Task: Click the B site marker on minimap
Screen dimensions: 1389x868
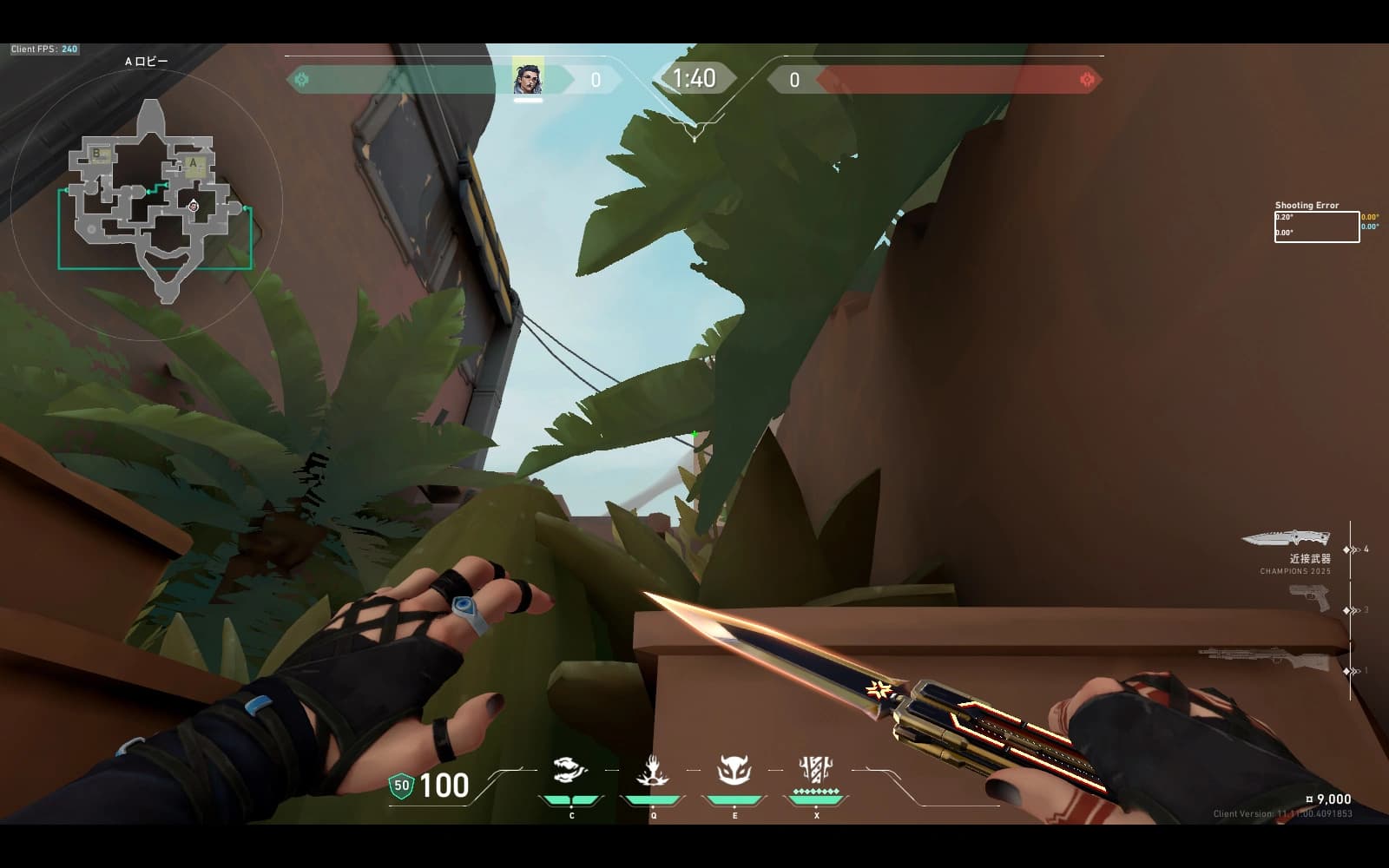Action: [97, 155]
